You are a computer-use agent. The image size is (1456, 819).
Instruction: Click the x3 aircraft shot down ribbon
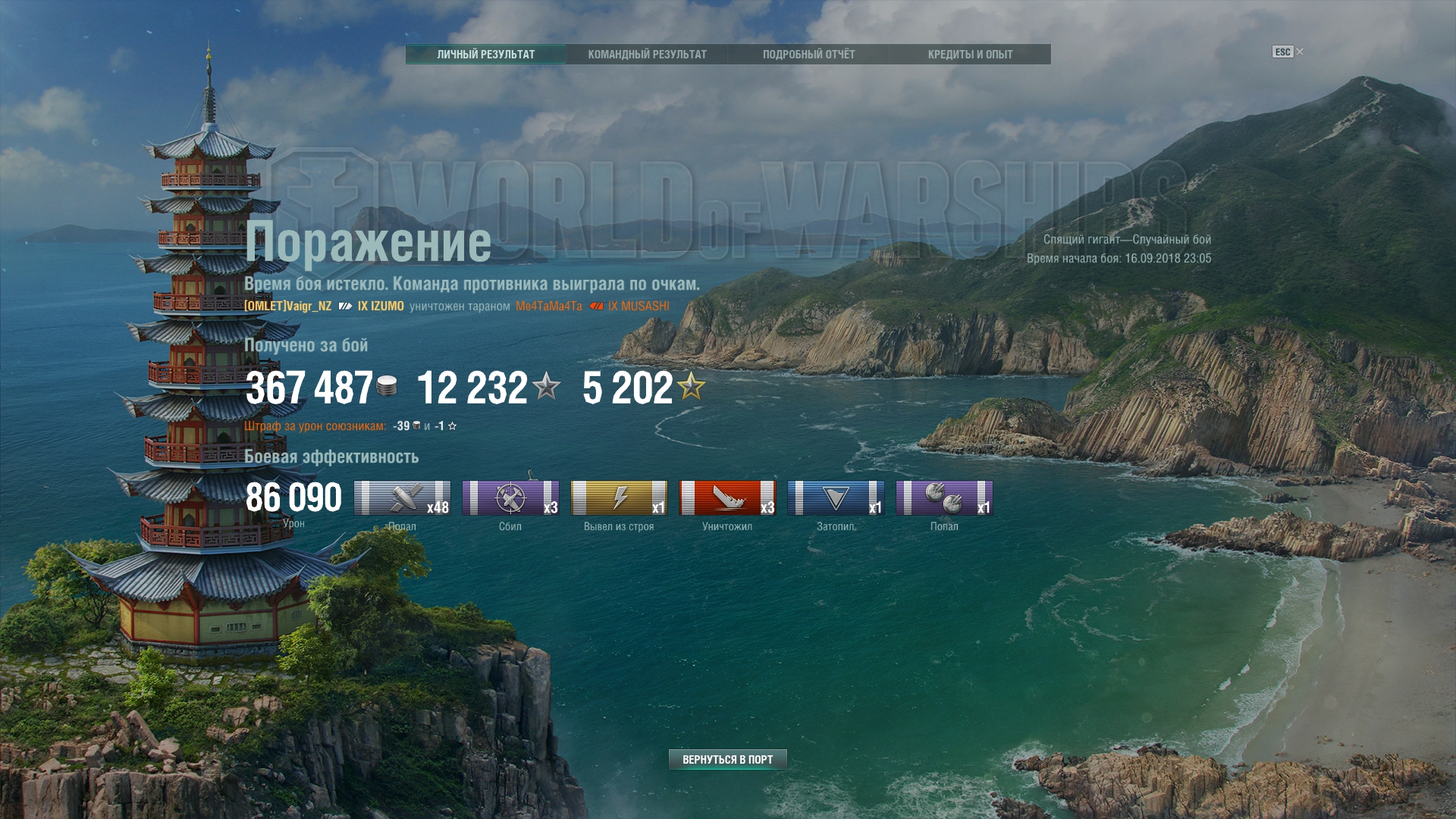click(x=510, y=498)
